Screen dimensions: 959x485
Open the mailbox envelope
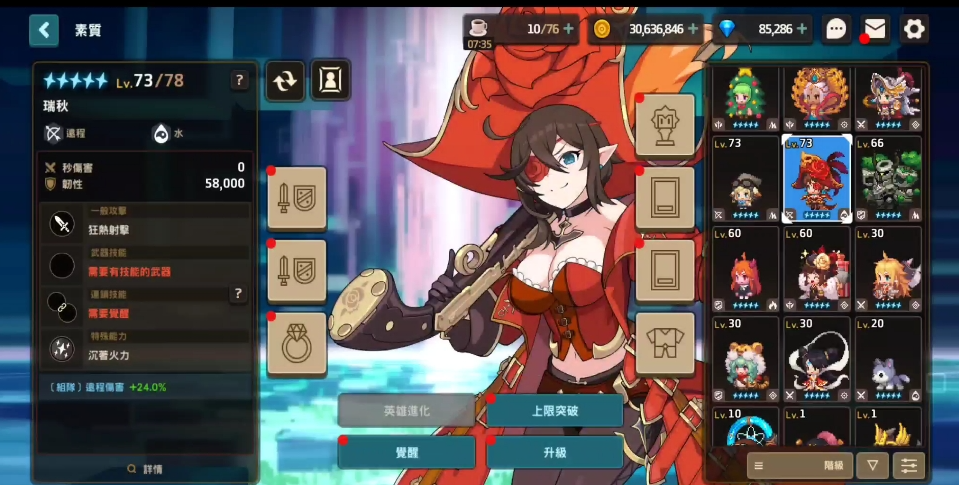click(x=875, y=29)
